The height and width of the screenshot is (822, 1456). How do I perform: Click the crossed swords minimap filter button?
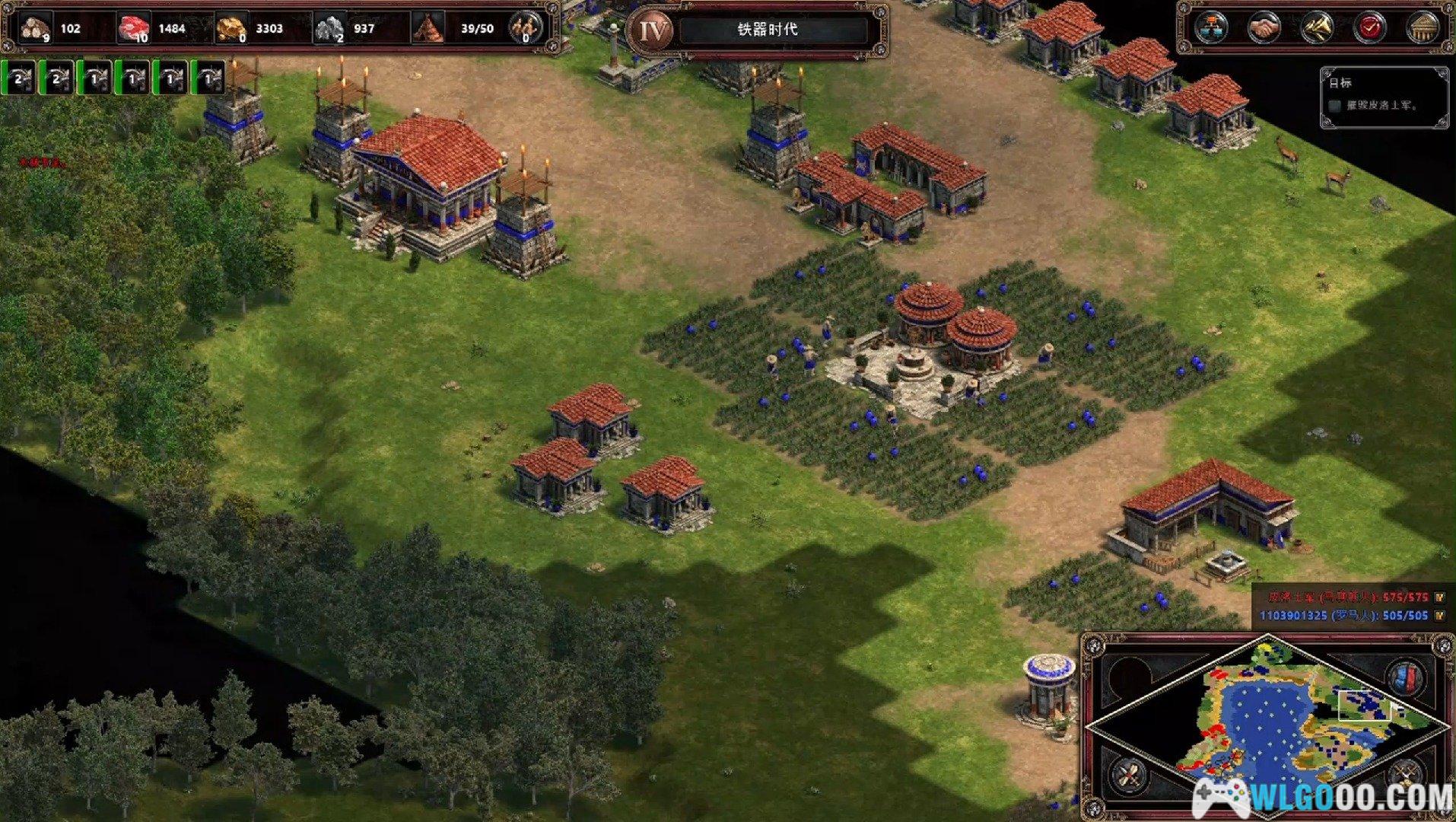point(1127,775)
